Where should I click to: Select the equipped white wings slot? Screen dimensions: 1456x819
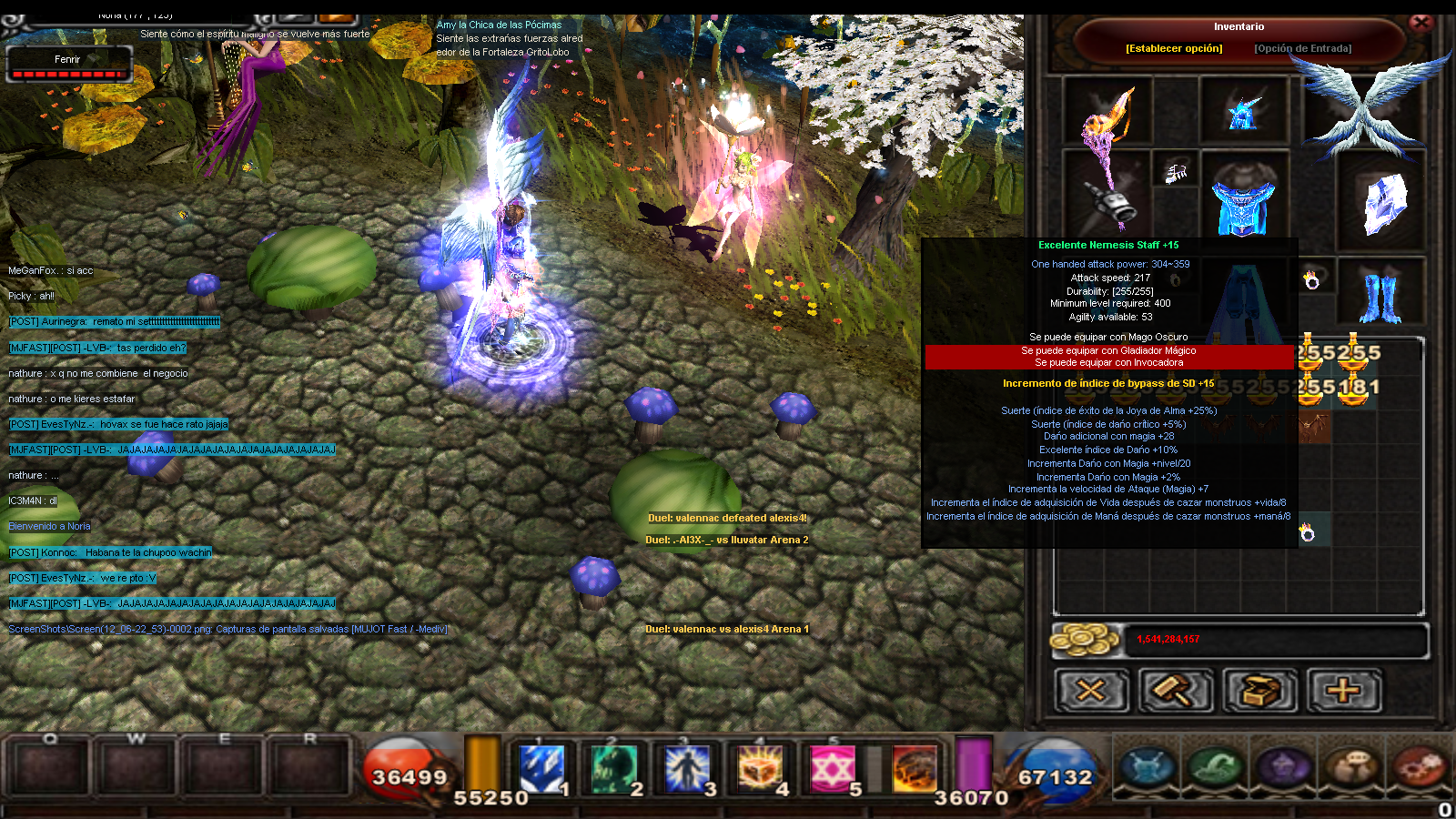coord(1374,109)
